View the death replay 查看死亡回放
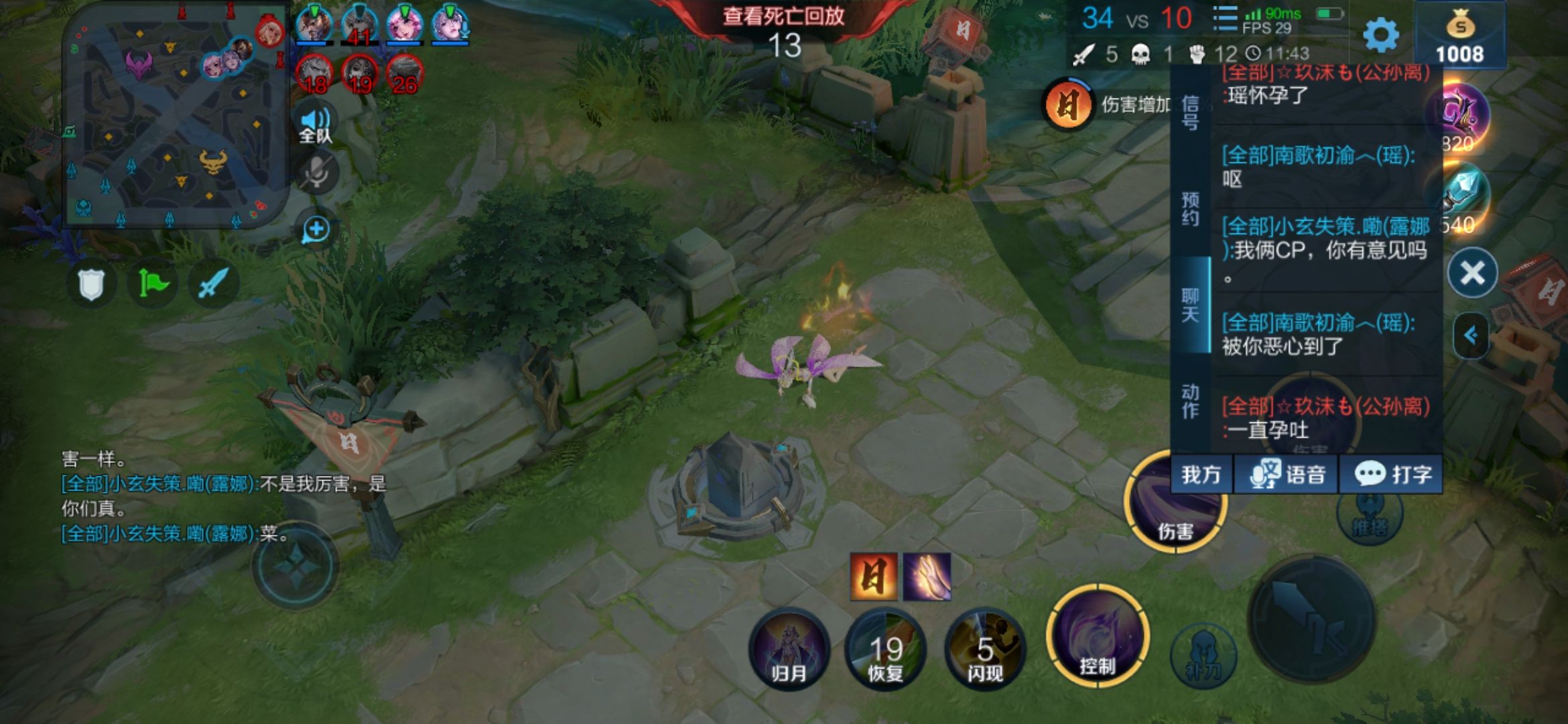Image resolution: width=1568 pixels, height=724 pixels. (x=783, y=16)
